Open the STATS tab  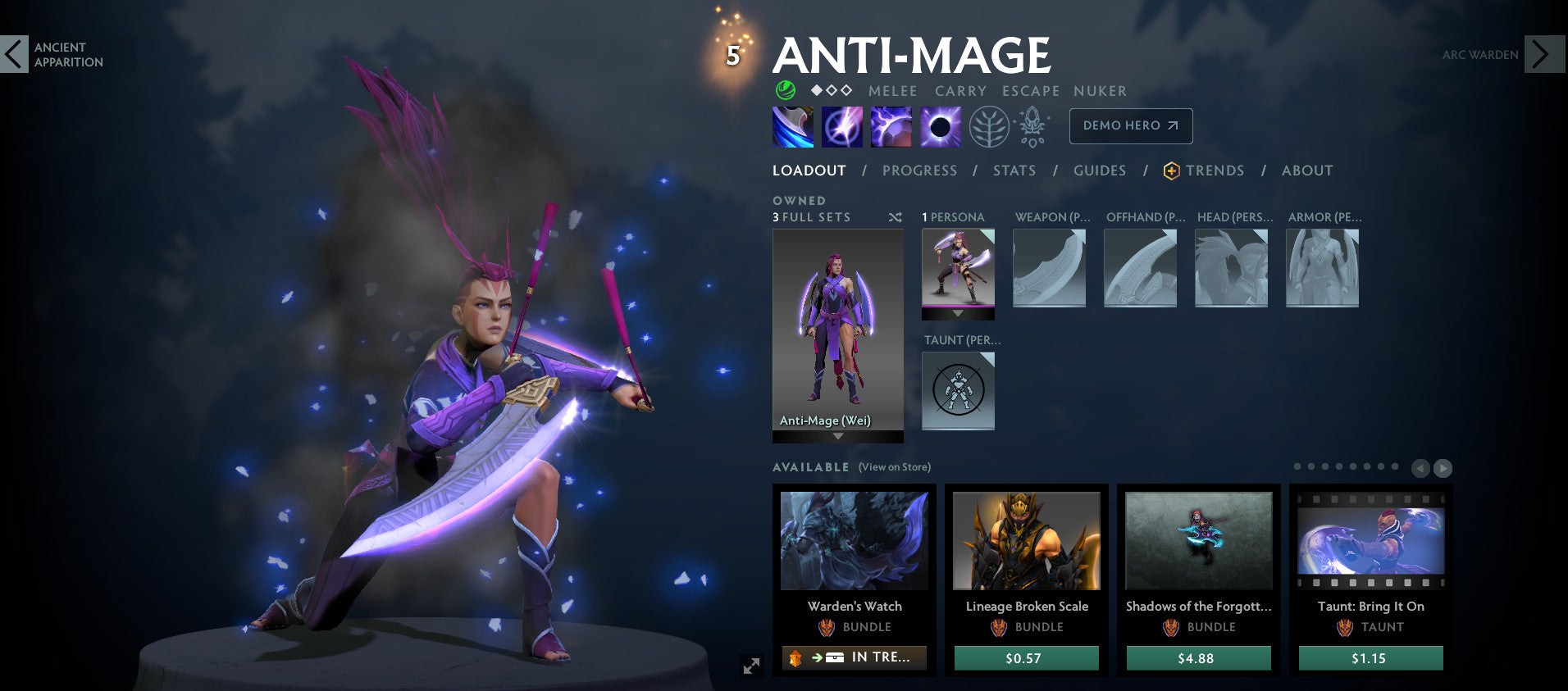[1014, 170]
